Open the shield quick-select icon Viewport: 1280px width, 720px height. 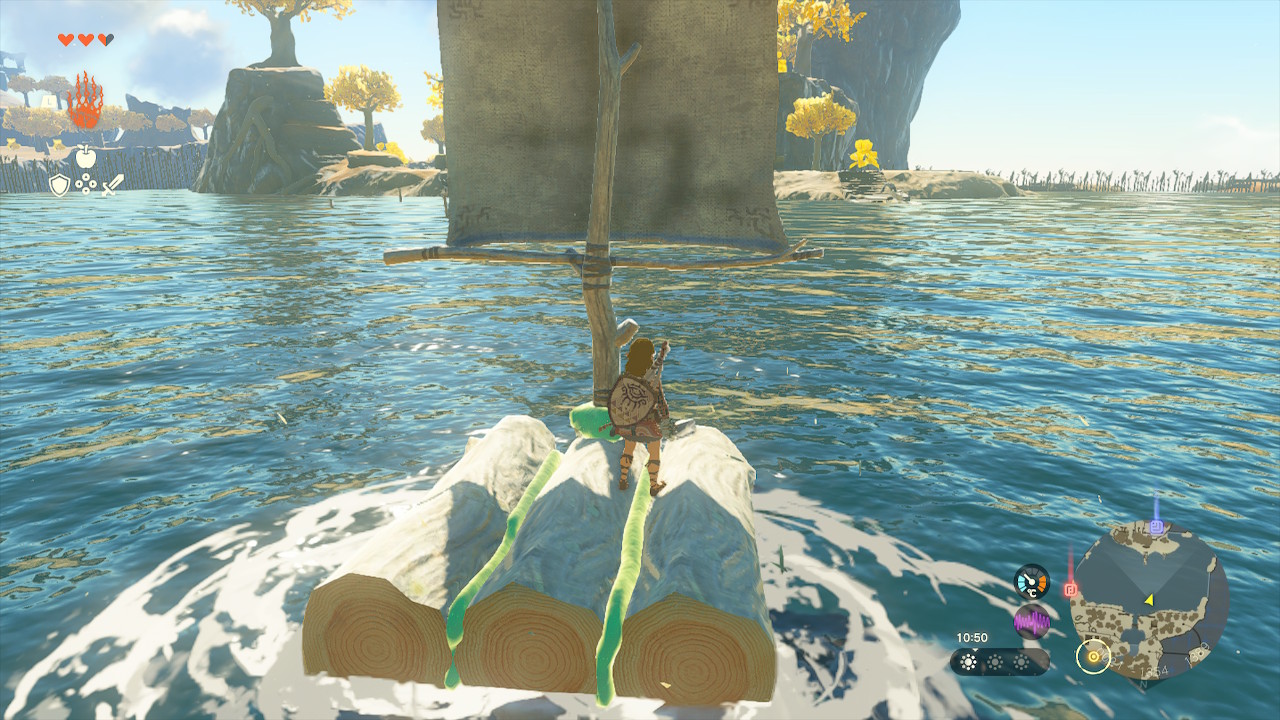pos(59,185)
